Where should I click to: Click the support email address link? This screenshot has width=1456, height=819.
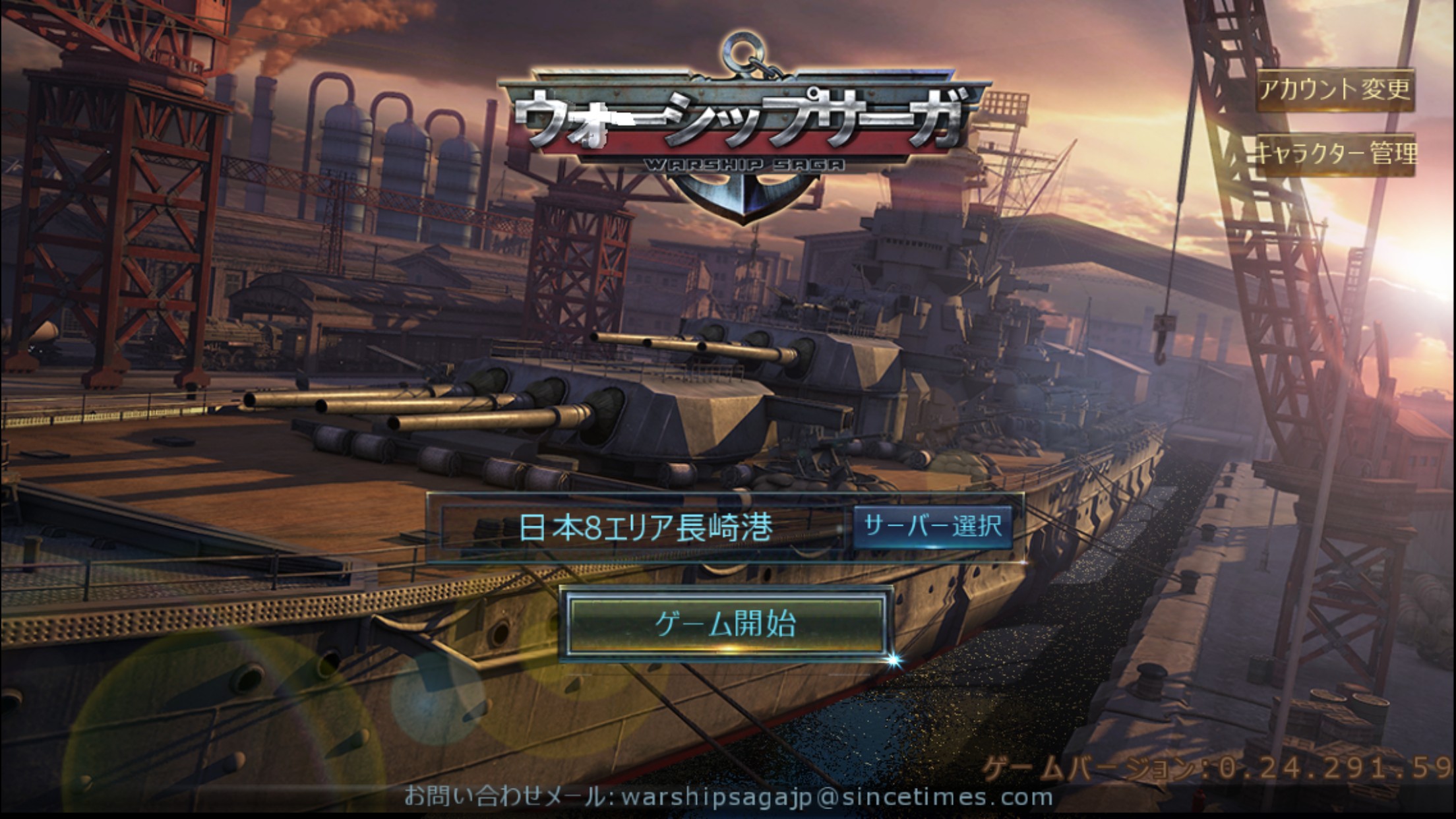[x=836, y=797]
